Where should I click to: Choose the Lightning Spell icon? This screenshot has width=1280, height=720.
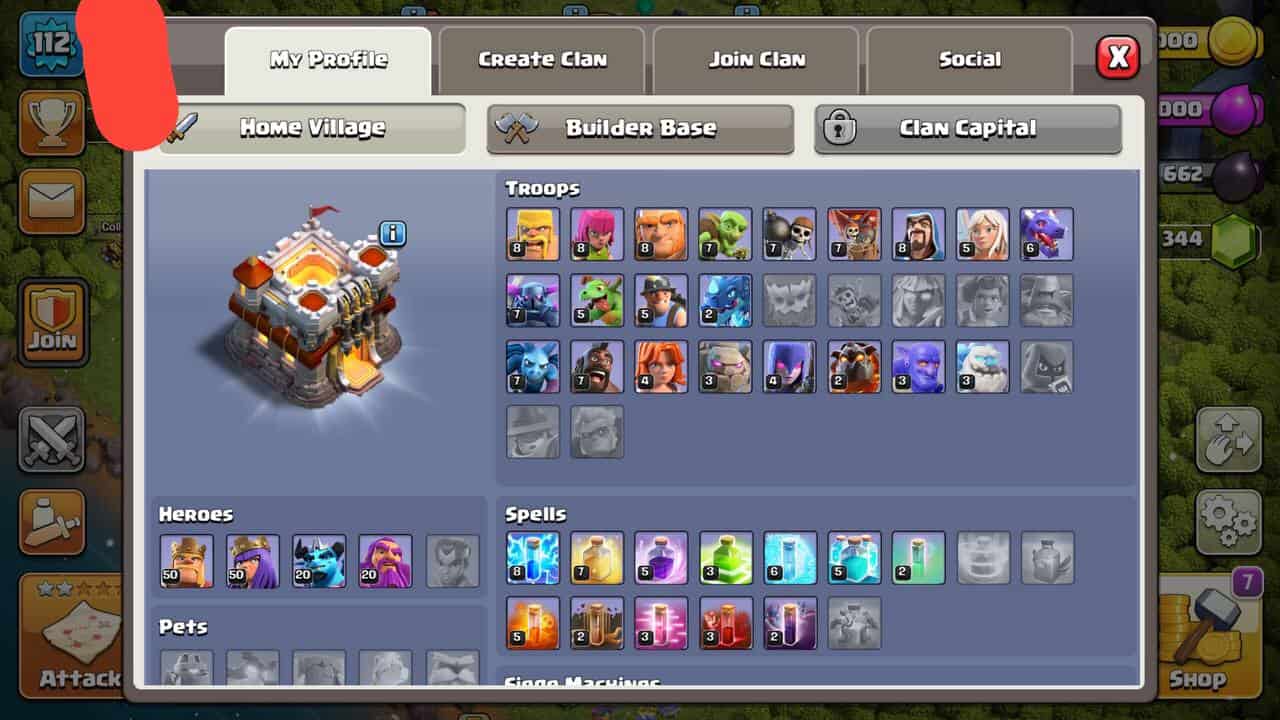click(x=533, y=557)
